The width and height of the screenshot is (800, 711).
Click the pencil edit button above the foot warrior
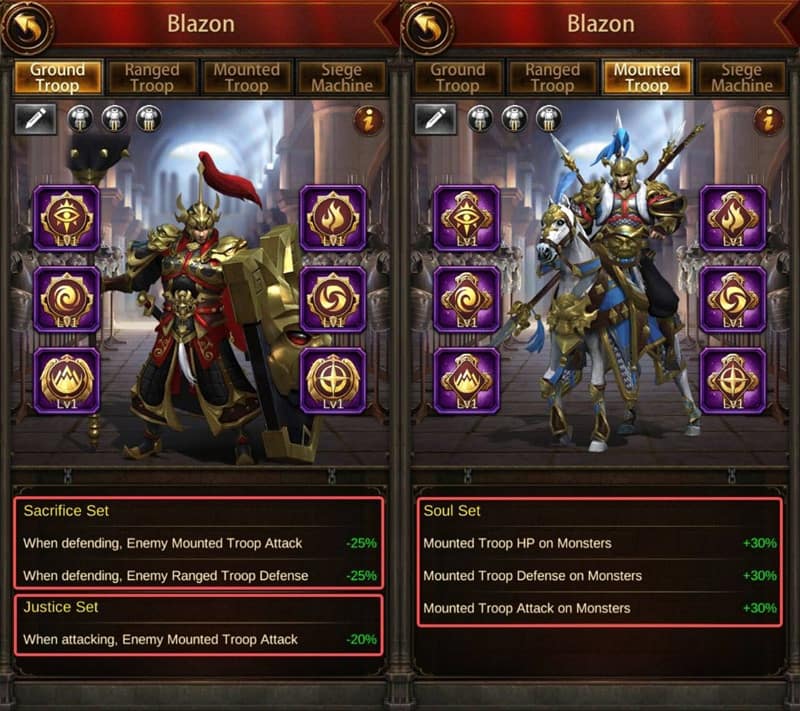click(35, 119)
